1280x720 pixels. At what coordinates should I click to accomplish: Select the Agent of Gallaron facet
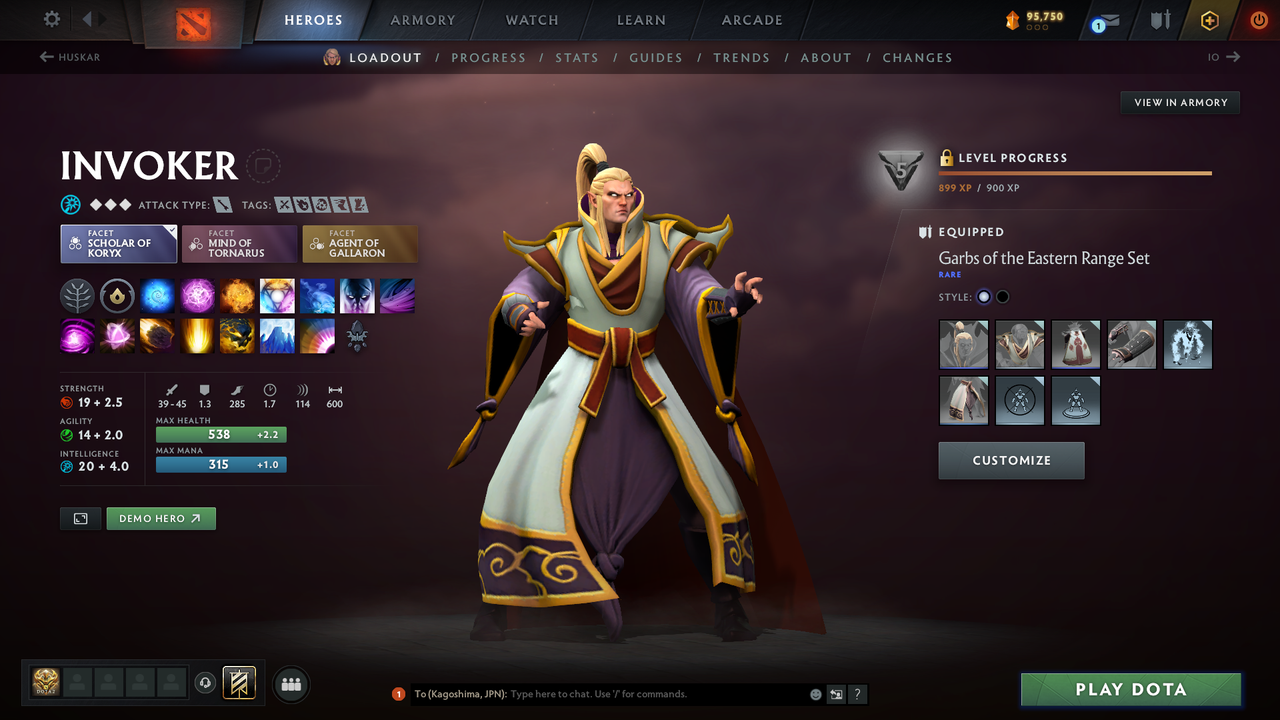click(360, 243)
